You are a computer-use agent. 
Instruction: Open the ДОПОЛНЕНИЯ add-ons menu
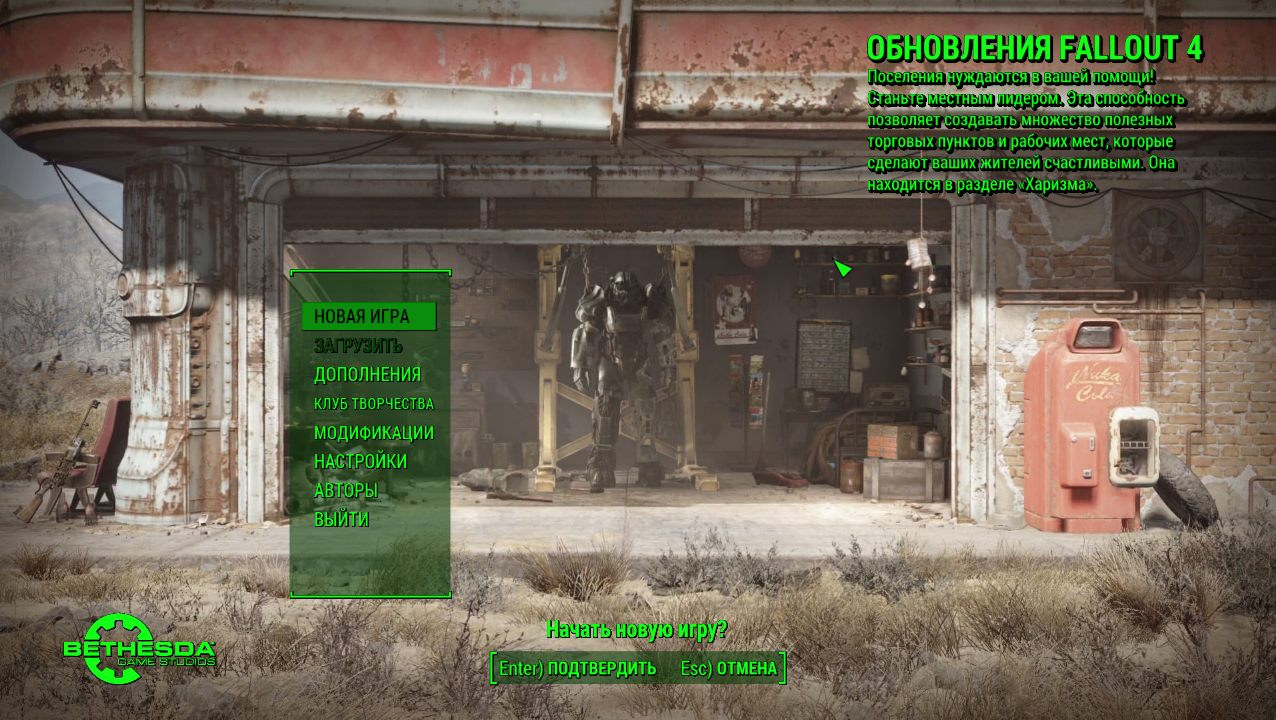[x=367, y=375]
